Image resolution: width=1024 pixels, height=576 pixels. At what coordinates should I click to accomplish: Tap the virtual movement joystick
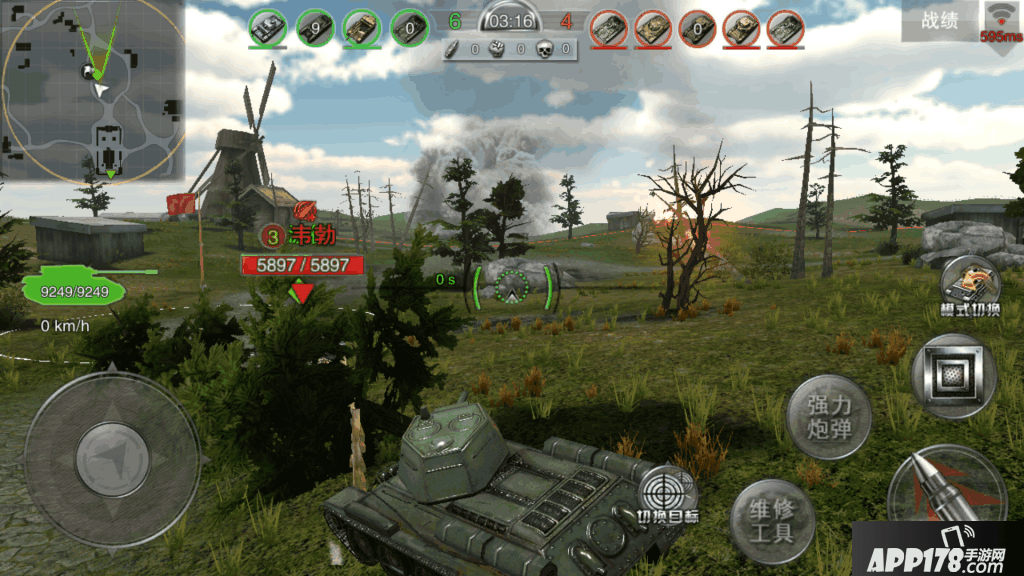point(111,458)
